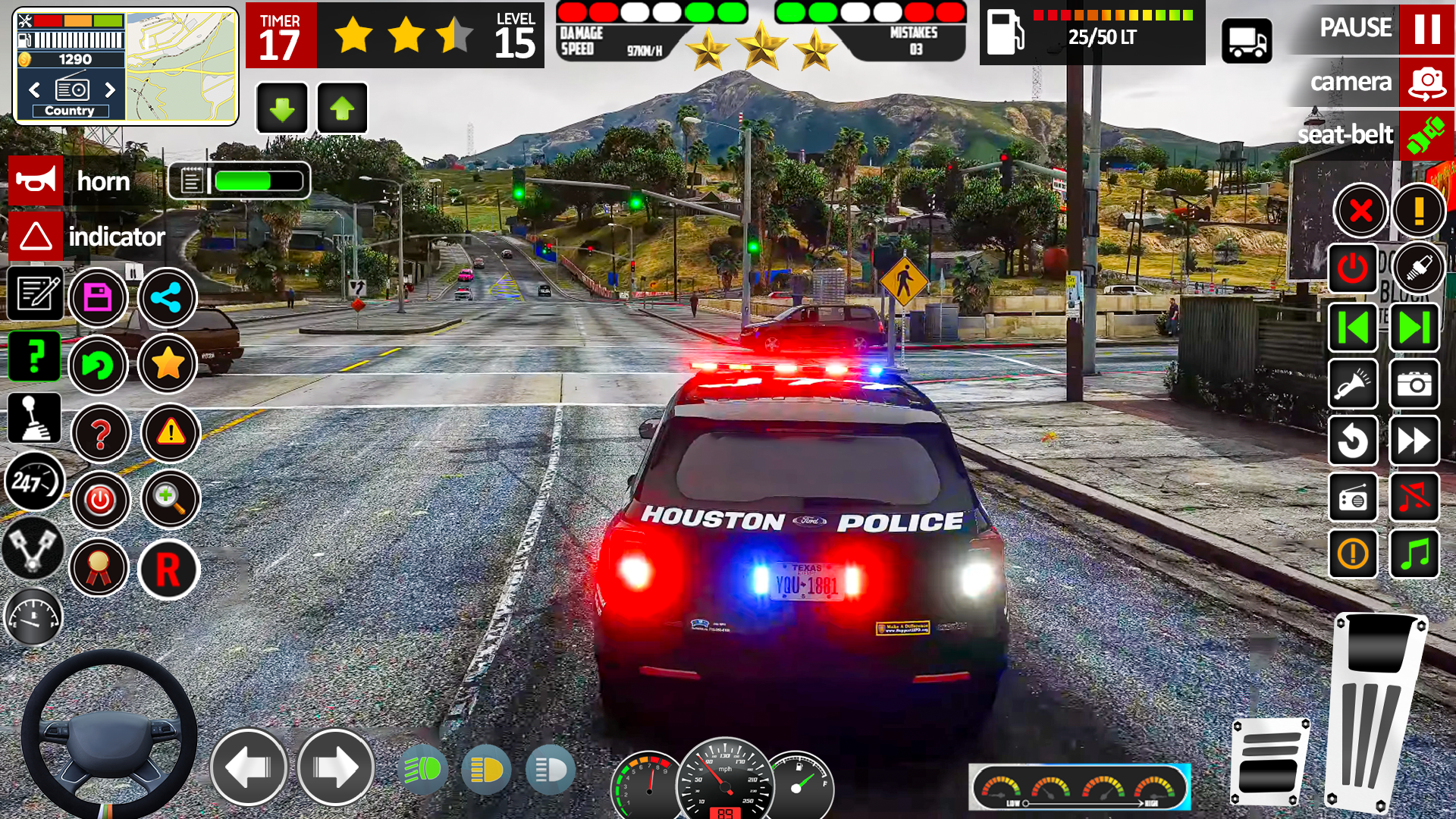Open achievements via the medal icon
The height and width of the screenshot is (819, 1456).
(x=101, y=569)
